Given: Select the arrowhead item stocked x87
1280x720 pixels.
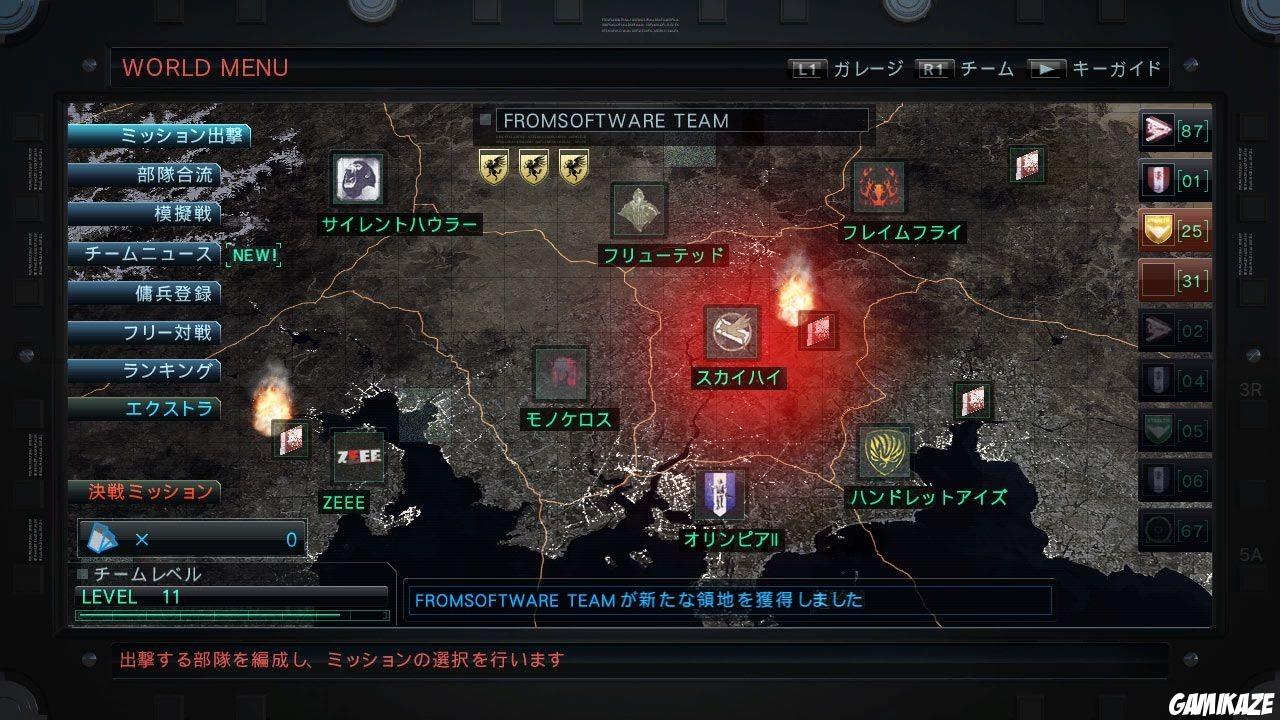Looking at the screenshot, I should pos(1175,130).
